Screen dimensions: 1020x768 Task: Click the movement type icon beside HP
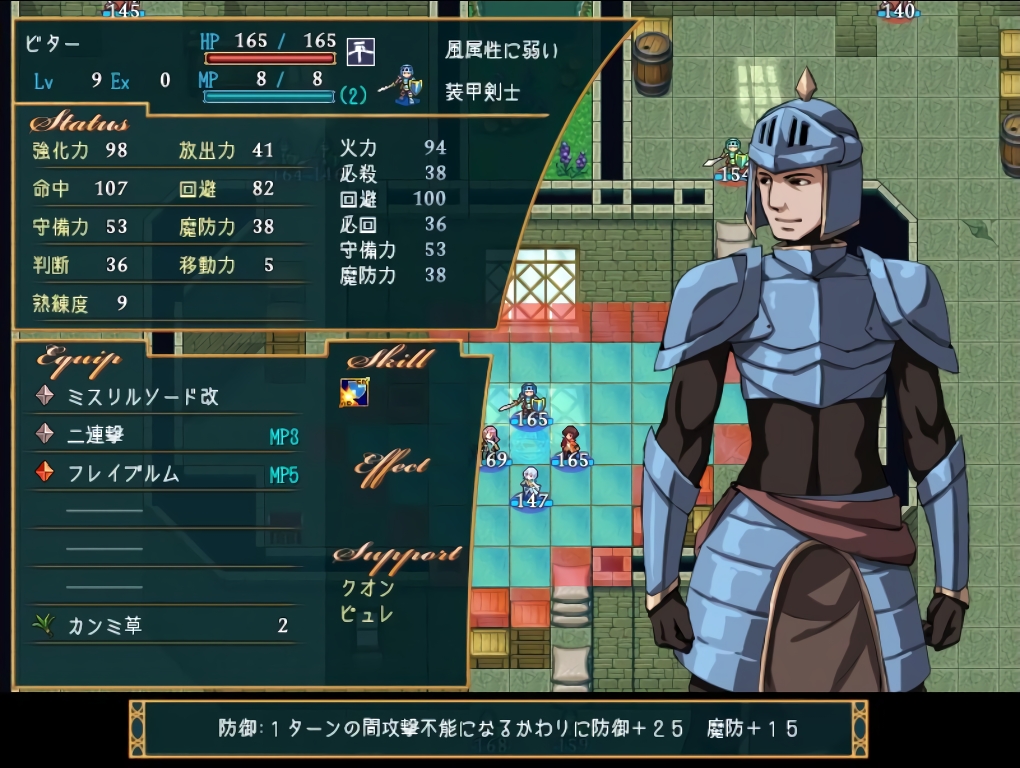point(360,51)
